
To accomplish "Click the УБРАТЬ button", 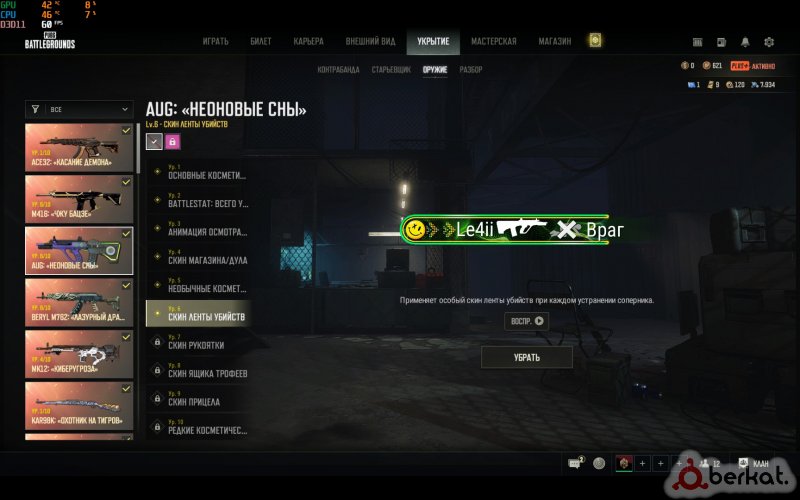I will 527,357.
